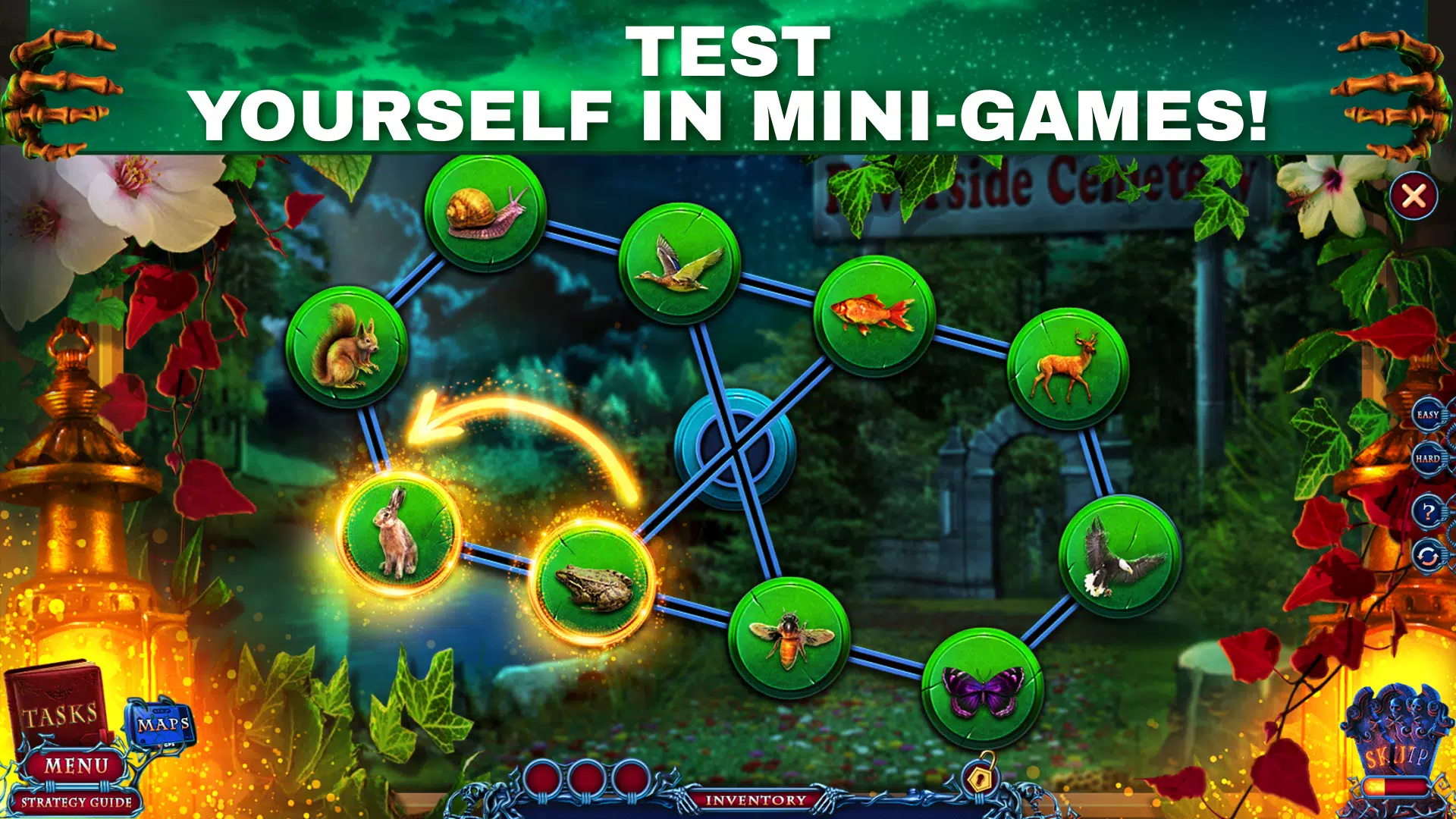1456x819 pixels.
Task: Select the deer token
Action: [x=1068, y=368]
